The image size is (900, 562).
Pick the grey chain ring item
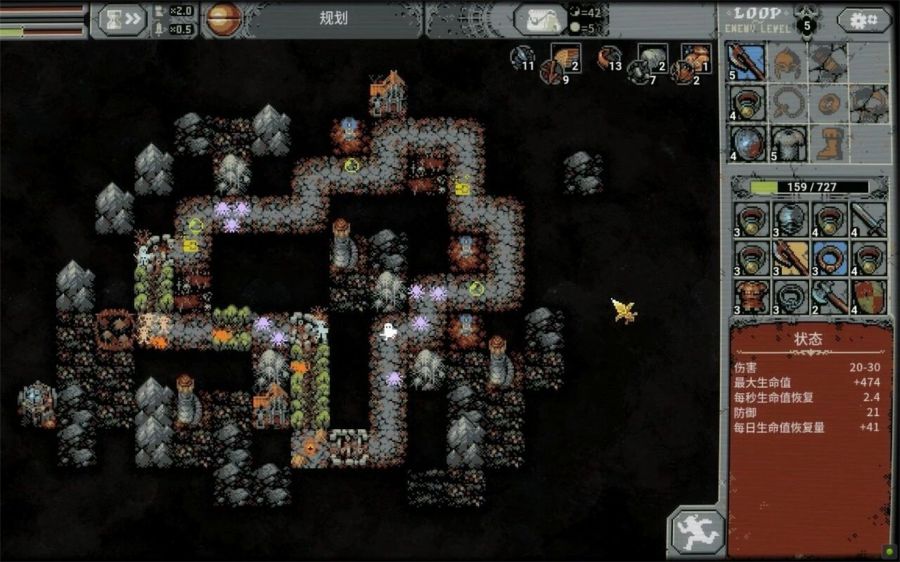[789, 296]
